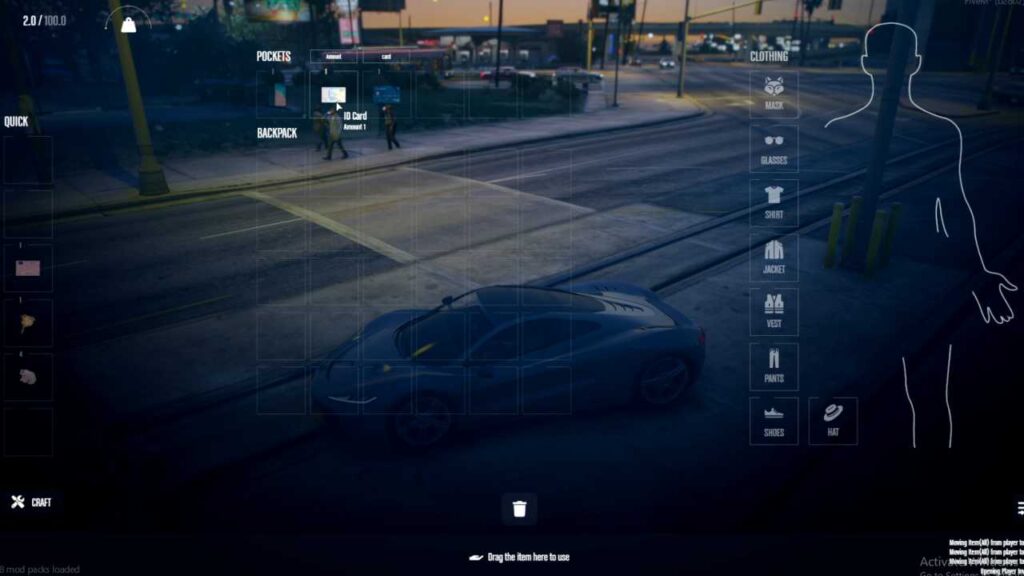1024x576 pixels.
Task: Select the white item in quick slots
Action: pos(28,377)
